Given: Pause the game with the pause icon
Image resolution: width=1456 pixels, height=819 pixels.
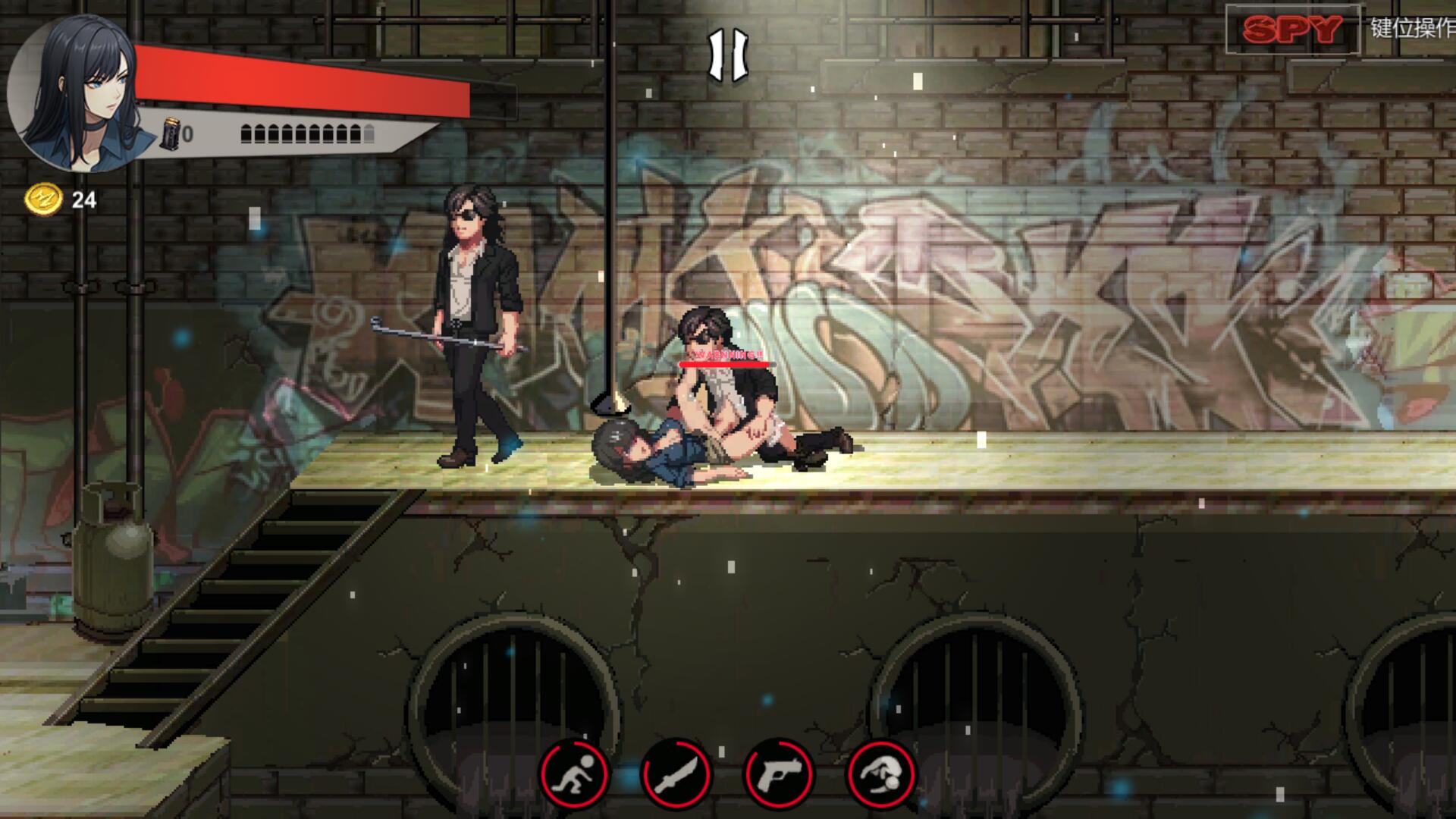Looking at the screenshot, I should coord(727,55).
